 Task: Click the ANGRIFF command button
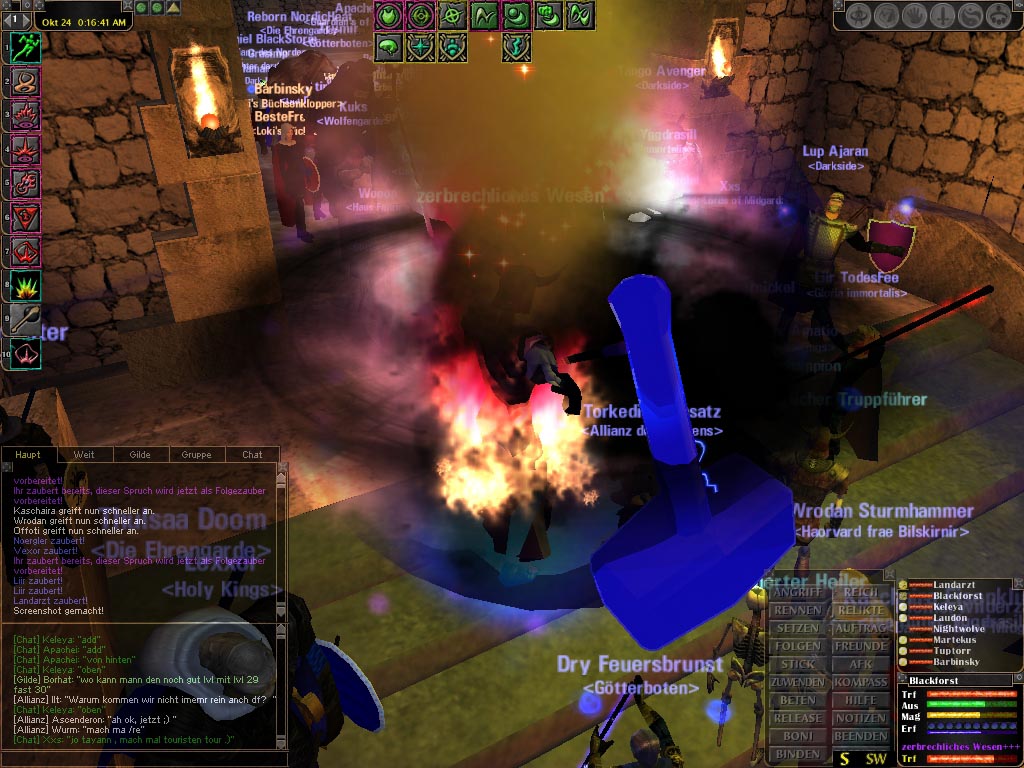tap(797, 592)
